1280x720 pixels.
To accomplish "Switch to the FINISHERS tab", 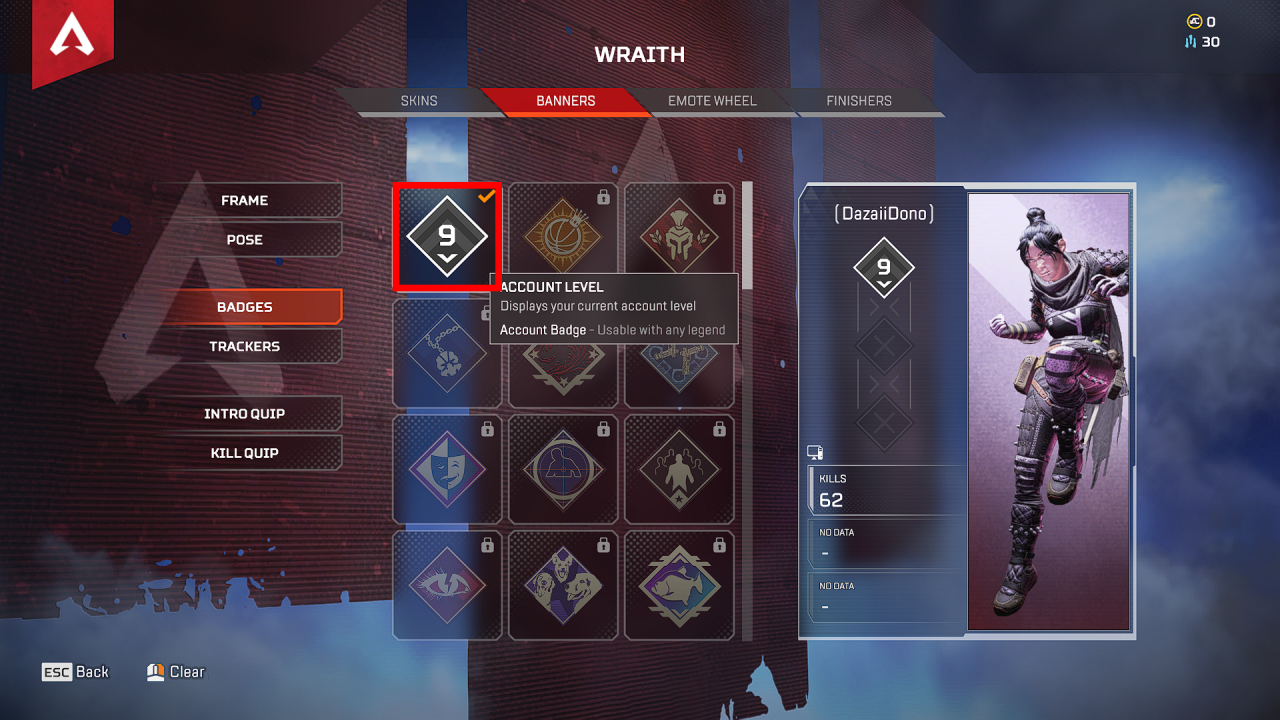I will pos(858,100).
